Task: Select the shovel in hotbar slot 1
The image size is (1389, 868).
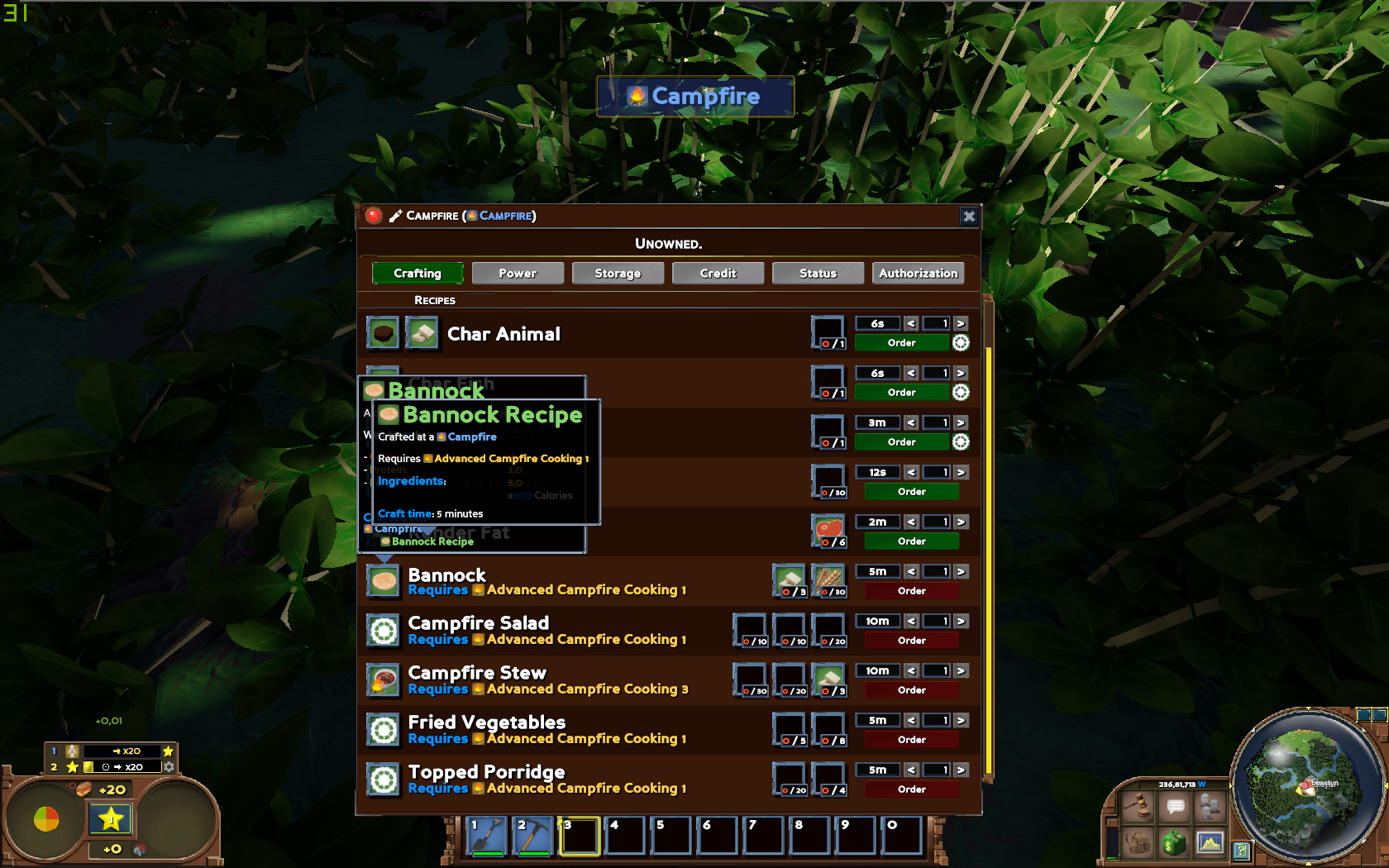Action: pos(486,836)
